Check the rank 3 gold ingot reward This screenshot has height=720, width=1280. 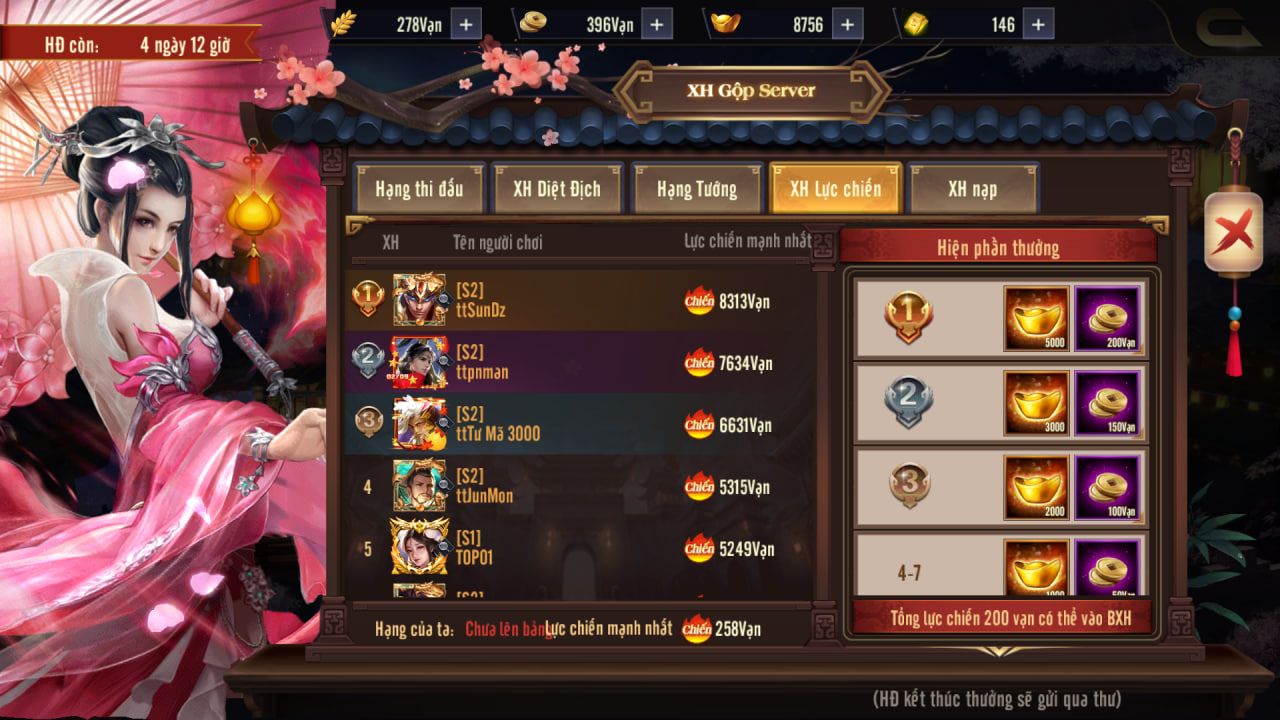point(1036,487)
